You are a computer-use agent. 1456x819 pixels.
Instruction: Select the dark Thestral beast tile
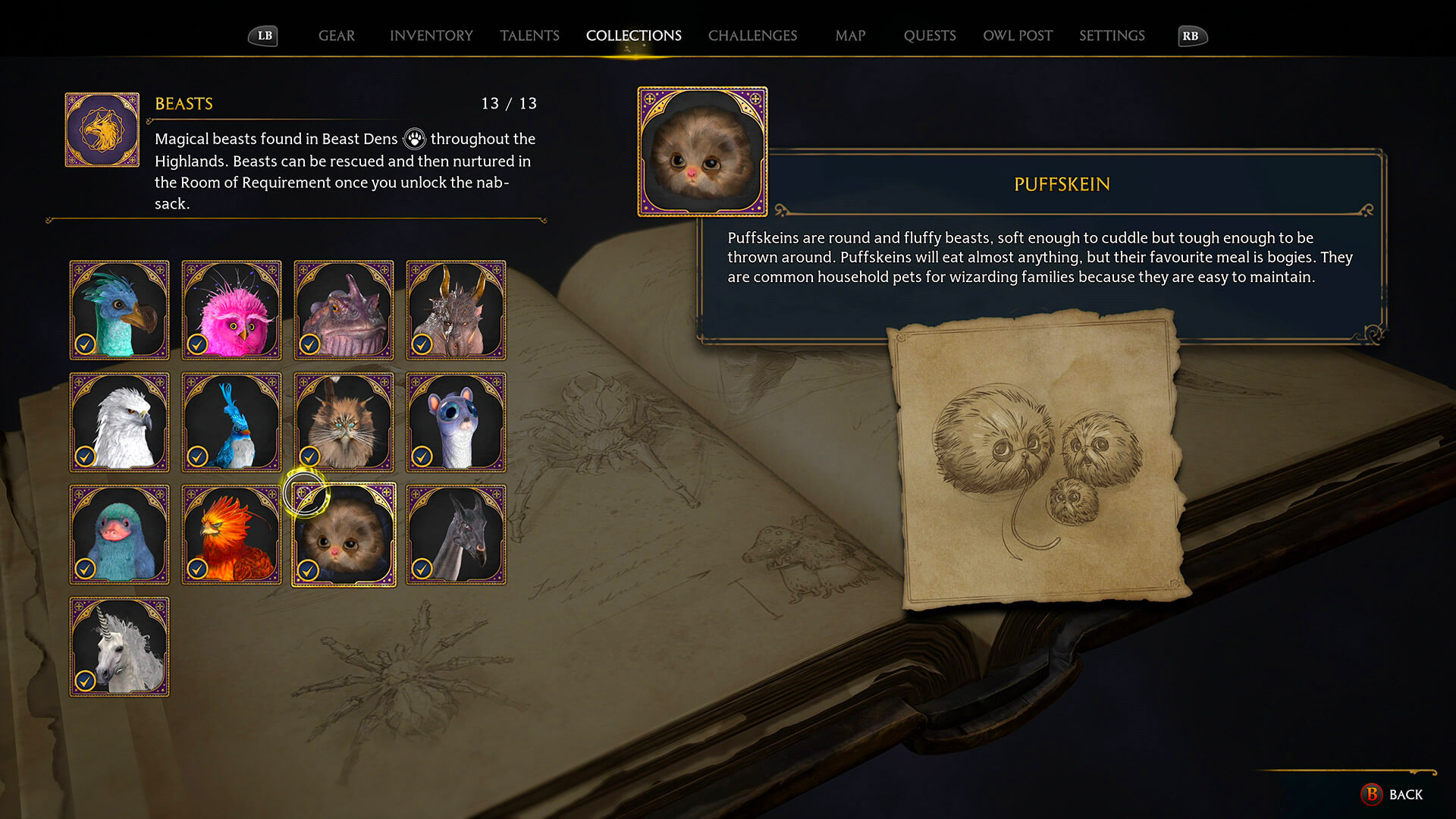click(456, 534)
